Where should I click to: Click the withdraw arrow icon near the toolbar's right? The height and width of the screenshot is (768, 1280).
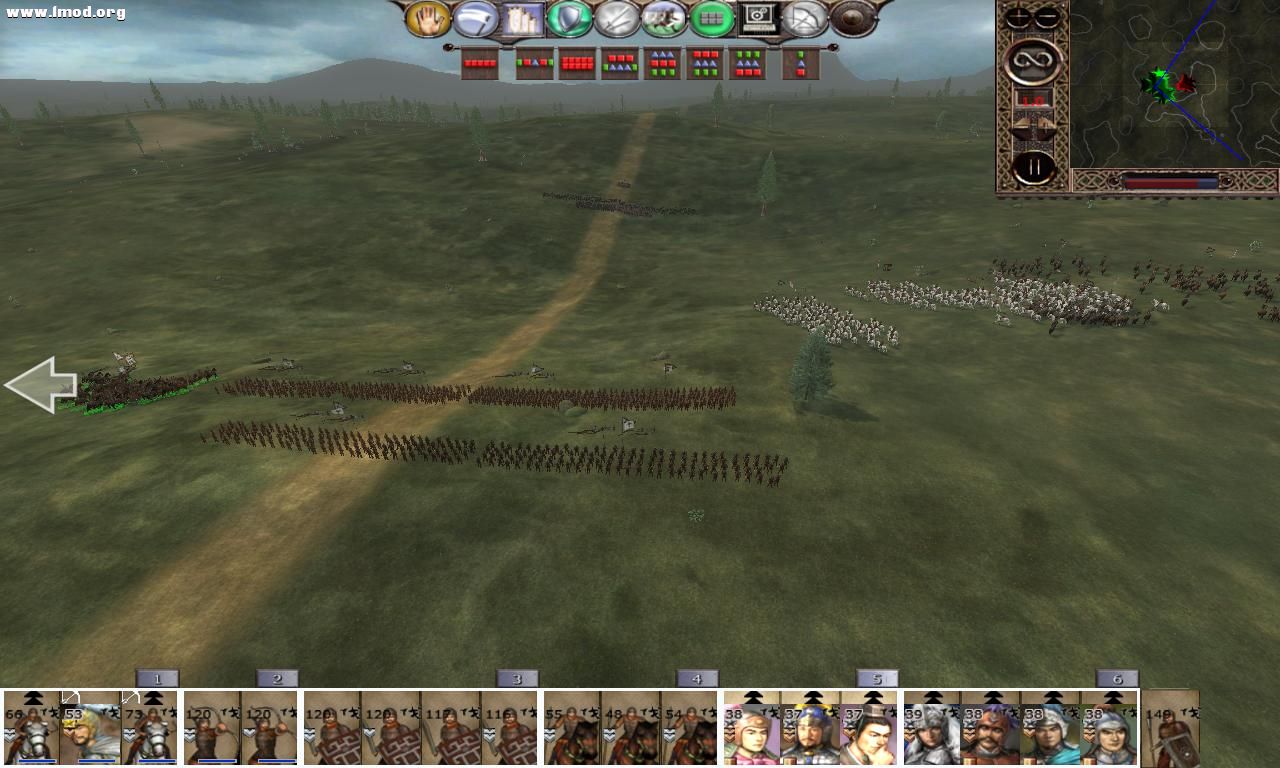coord(806,18)
